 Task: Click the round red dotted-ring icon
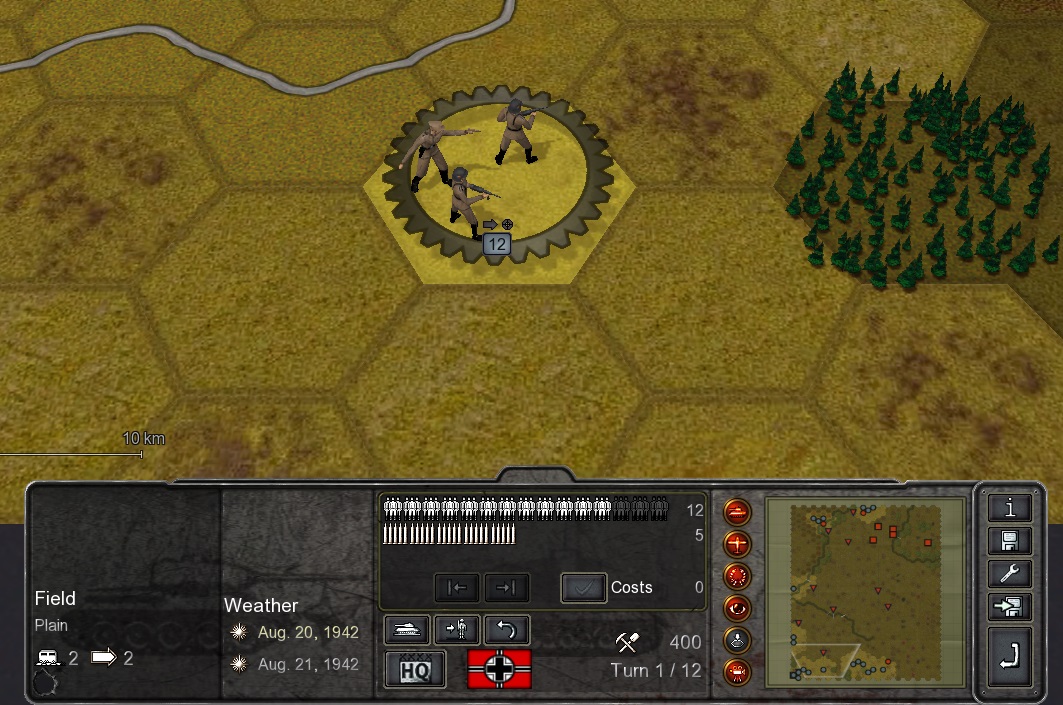coord(738,577)
